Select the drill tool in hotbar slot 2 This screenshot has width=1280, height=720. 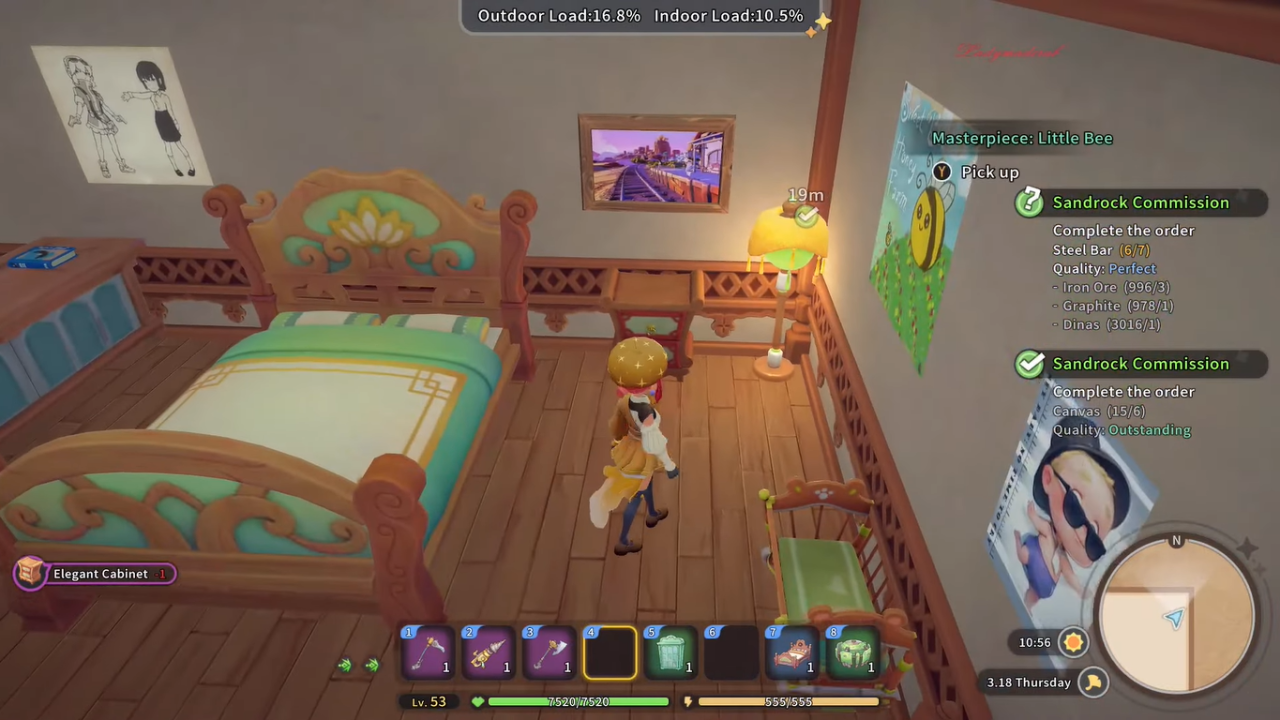(489, 651)
